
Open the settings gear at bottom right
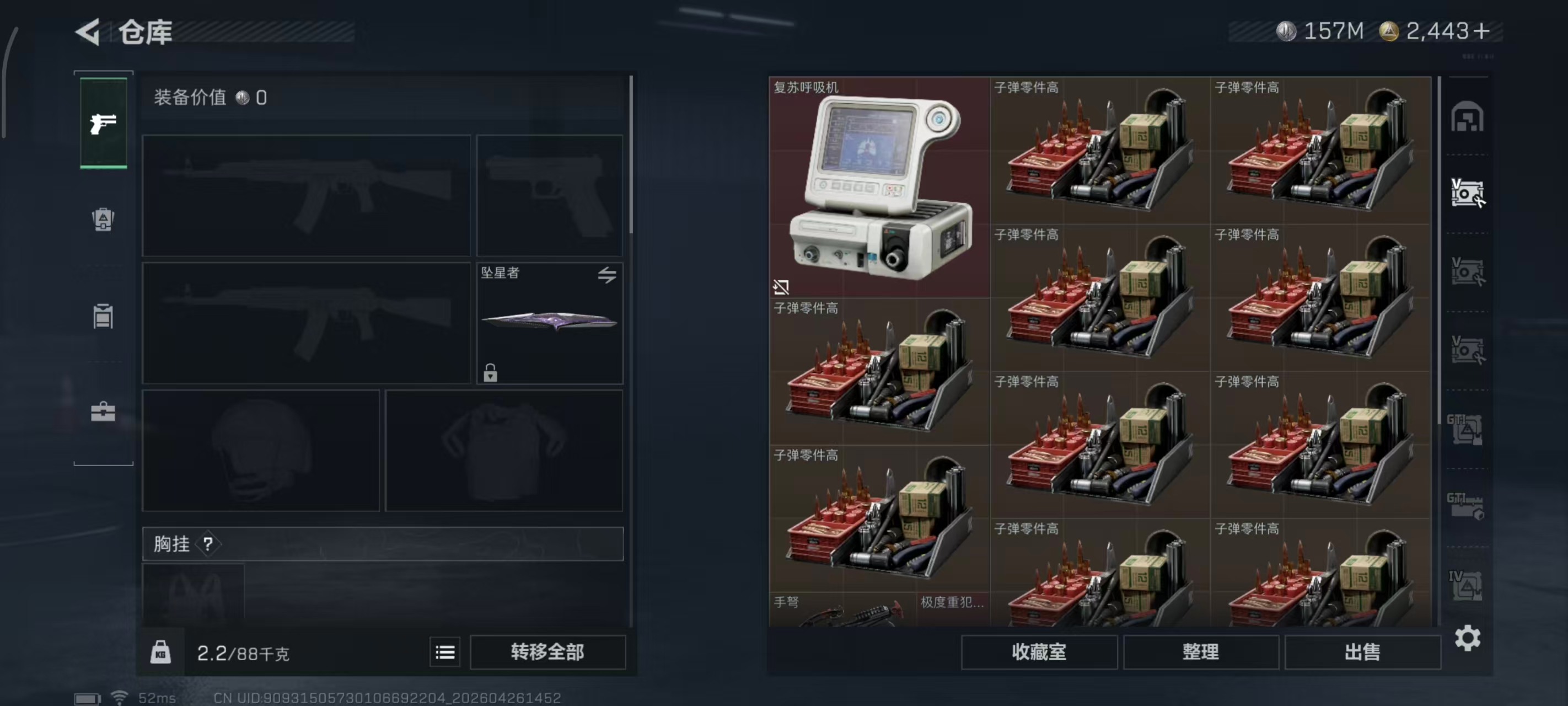1469,638
